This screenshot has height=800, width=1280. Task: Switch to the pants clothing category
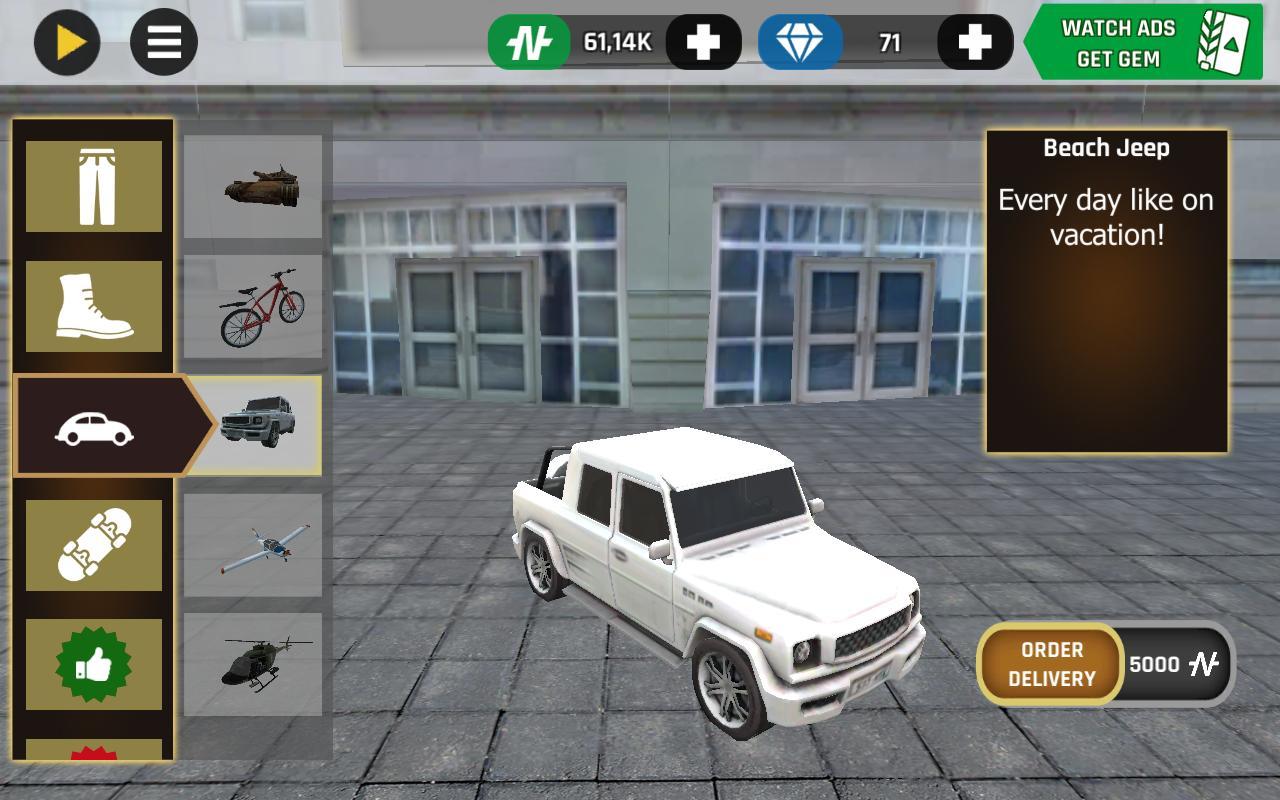pyautogui.click(x=94, y=186)
